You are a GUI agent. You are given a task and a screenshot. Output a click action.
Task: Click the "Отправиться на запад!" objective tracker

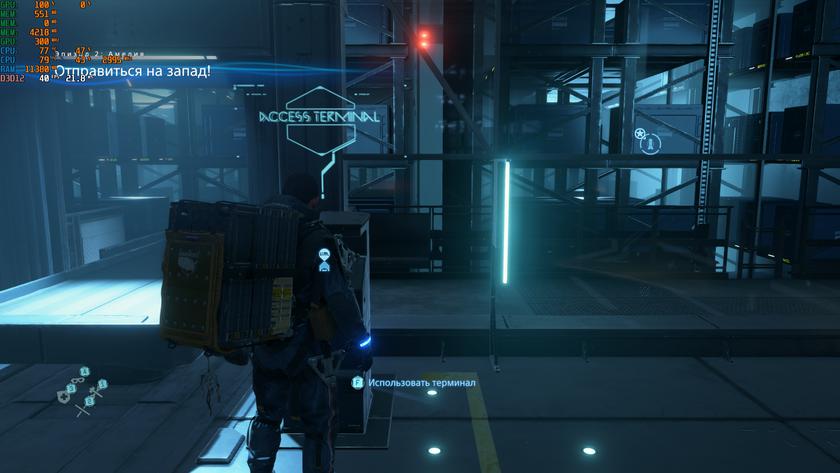132,71
